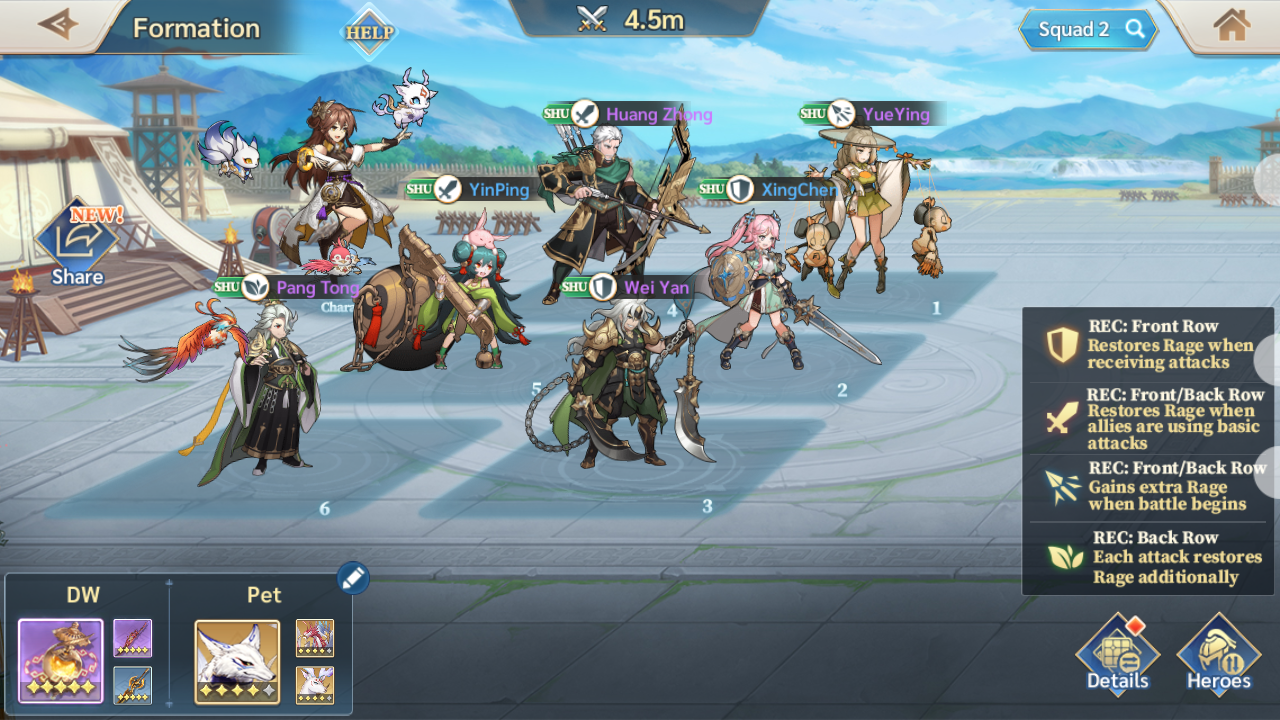Viewport: 1280px width, 720px height.
Task: Select the large purple lantern DW slot
Action: (x=60, y=661)
